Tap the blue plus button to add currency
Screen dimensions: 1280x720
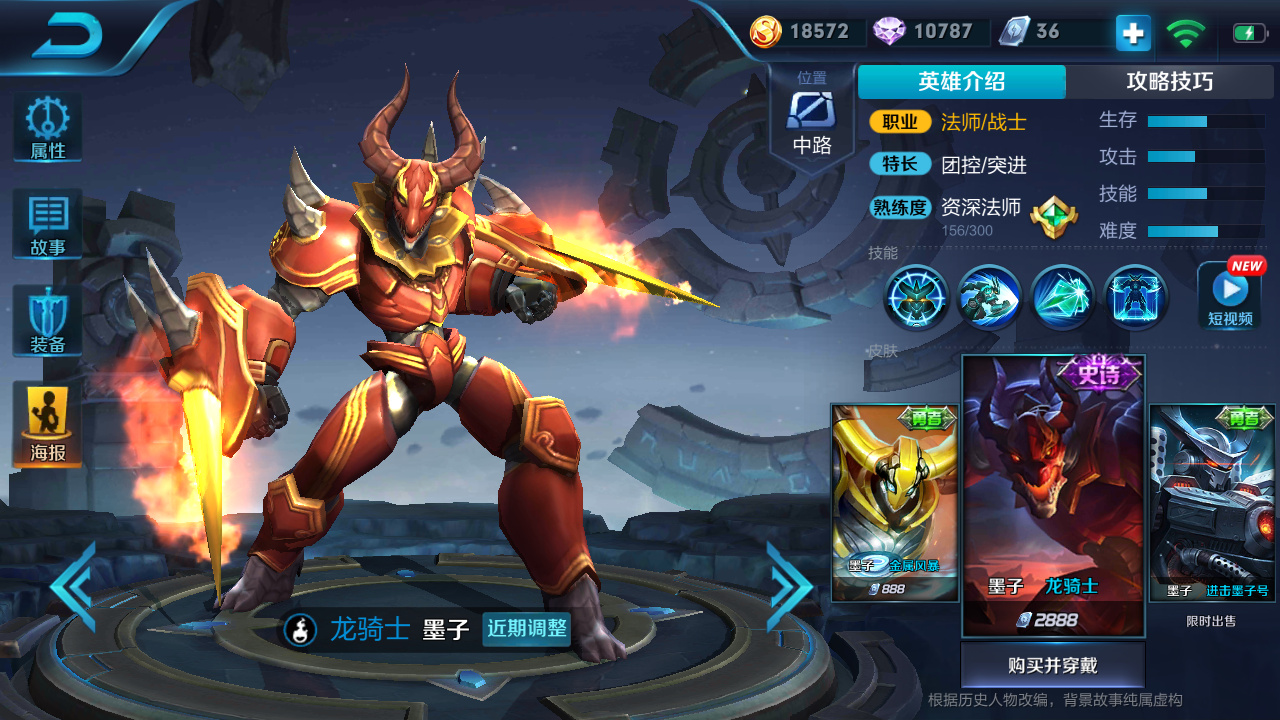click(x=1133, y=33)
